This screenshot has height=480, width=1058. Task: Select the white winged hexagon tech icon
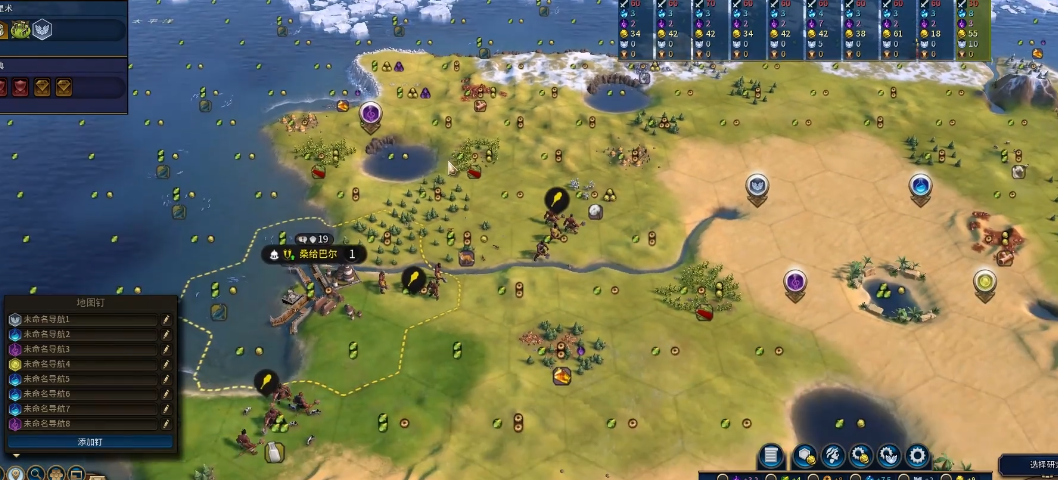41,28
